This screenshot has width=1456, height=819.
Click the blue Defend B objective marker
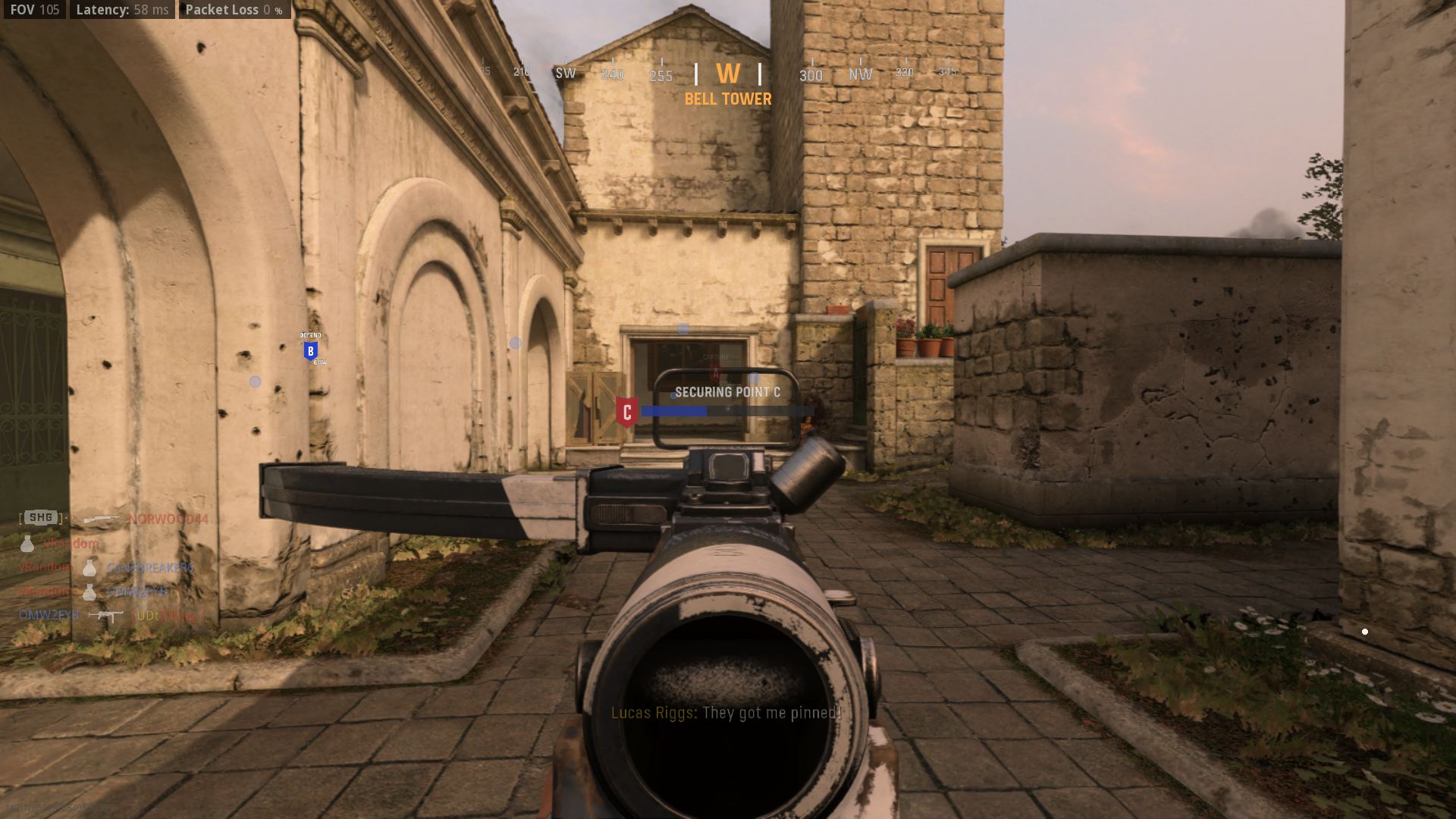click(x=310, y=351)
